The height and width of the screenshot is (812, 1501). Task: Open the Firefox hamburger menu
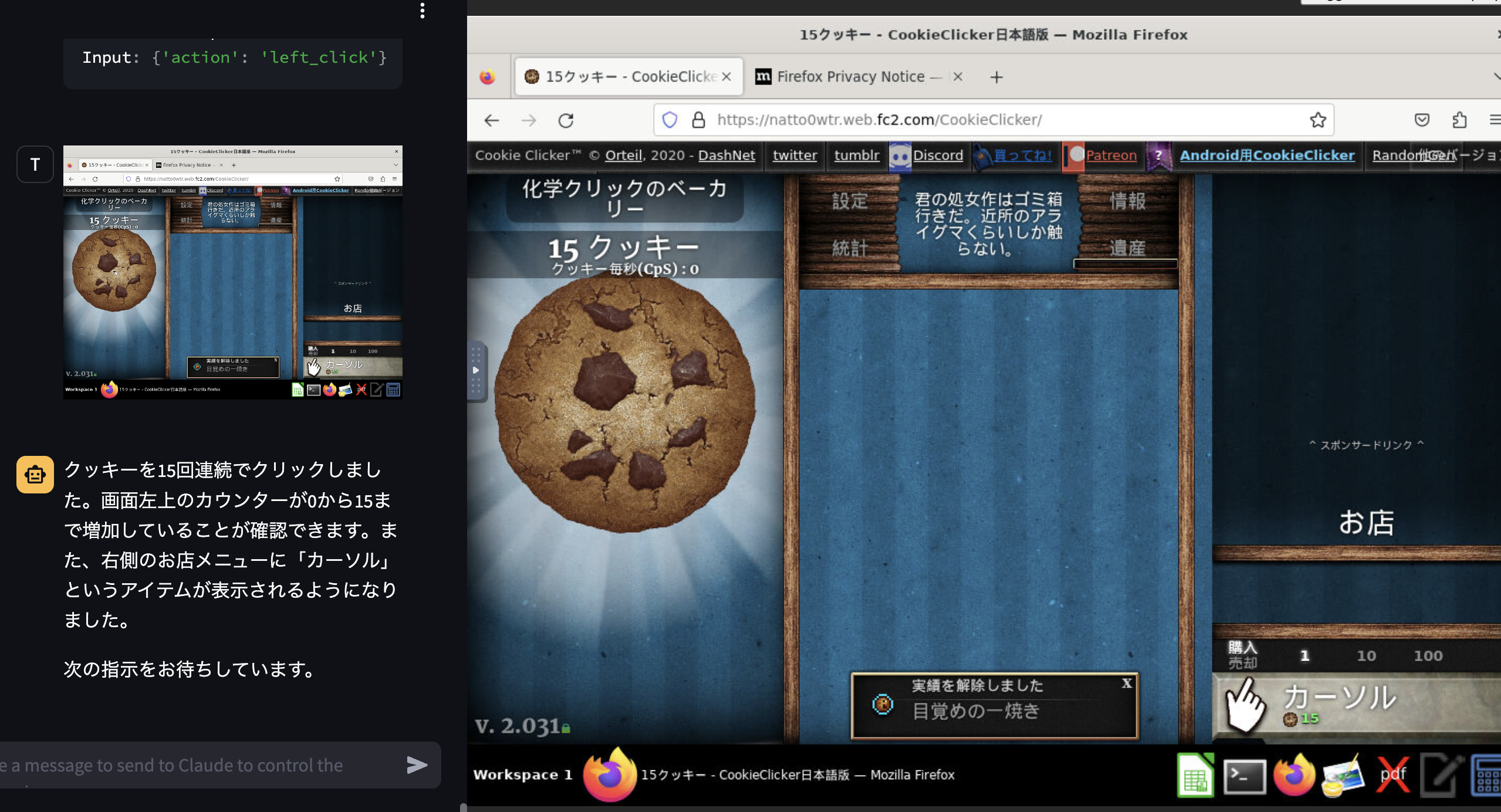click(x=1496, y=120)
